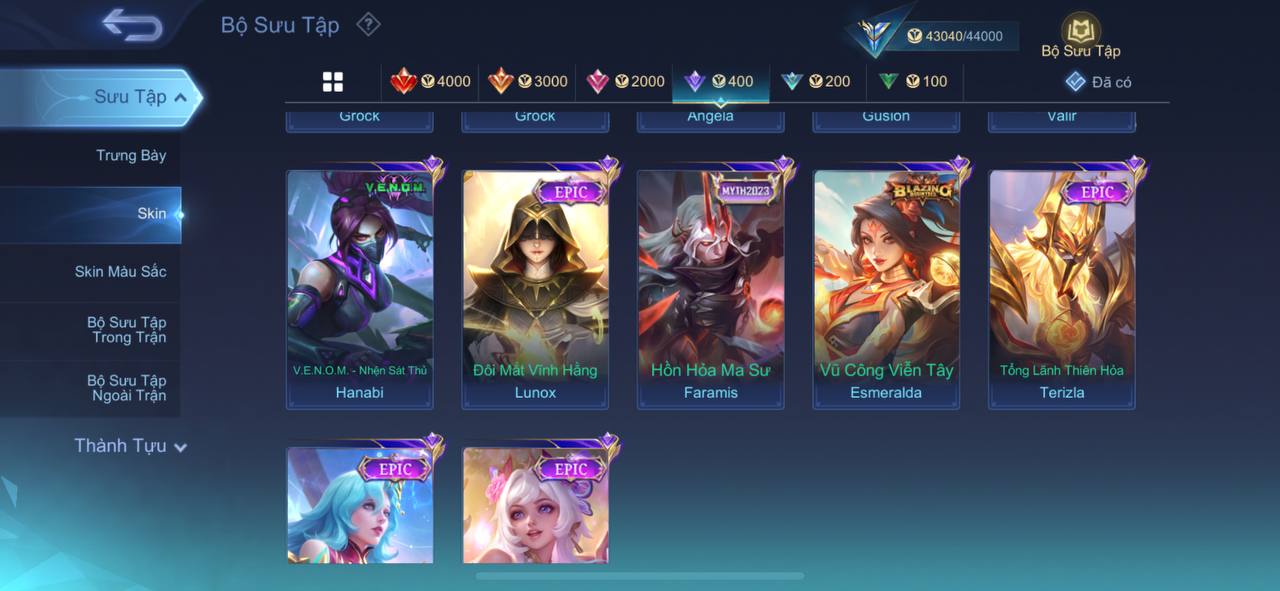The width and height of the screenshot is (1280, 591).
Task: Open Esmeralda Vũ Công Viễn Tây skin
Action: pos(886,288)
